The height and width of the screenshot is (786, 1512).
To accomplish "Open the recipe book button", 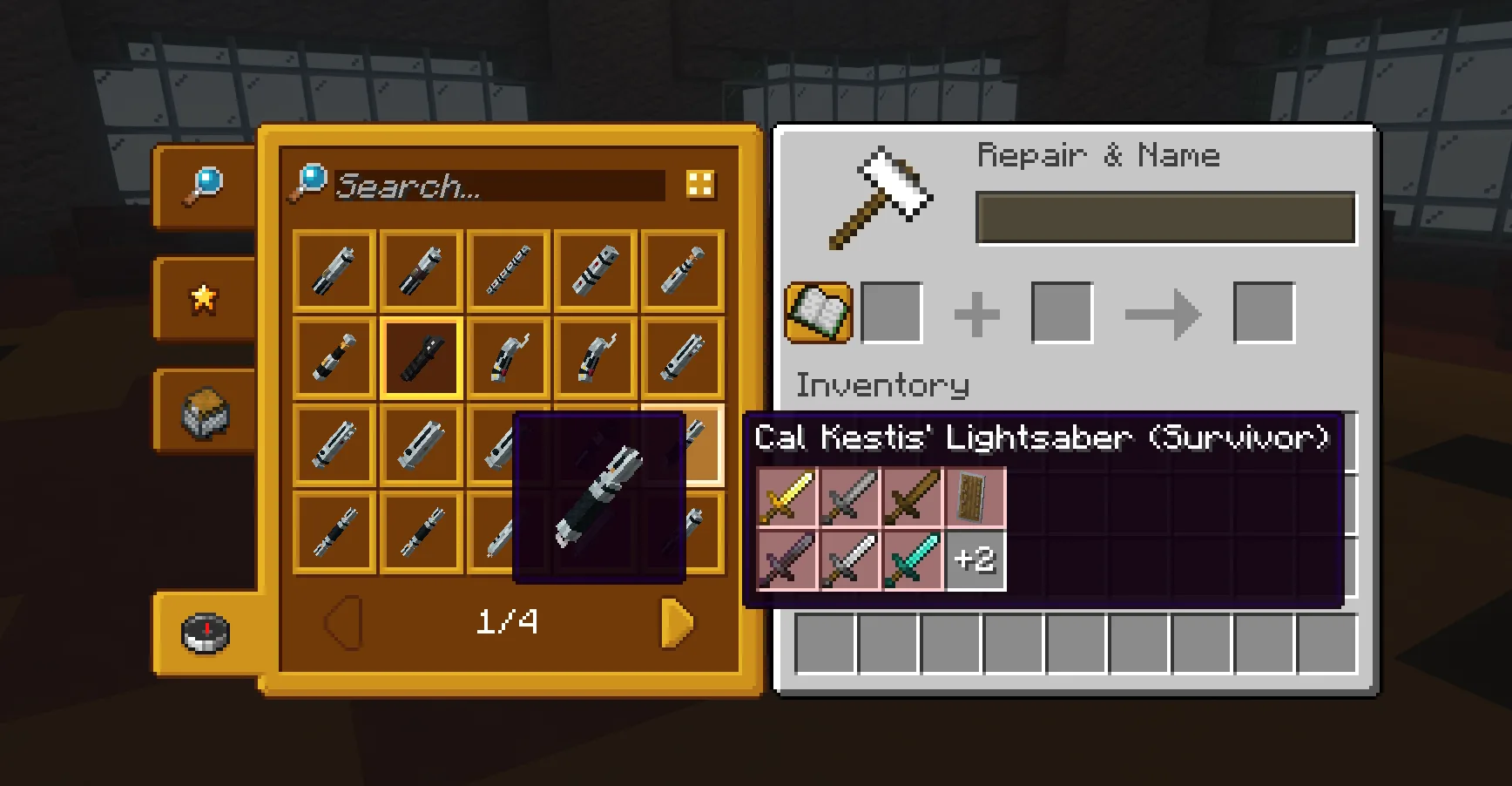I will click(819, 313).
